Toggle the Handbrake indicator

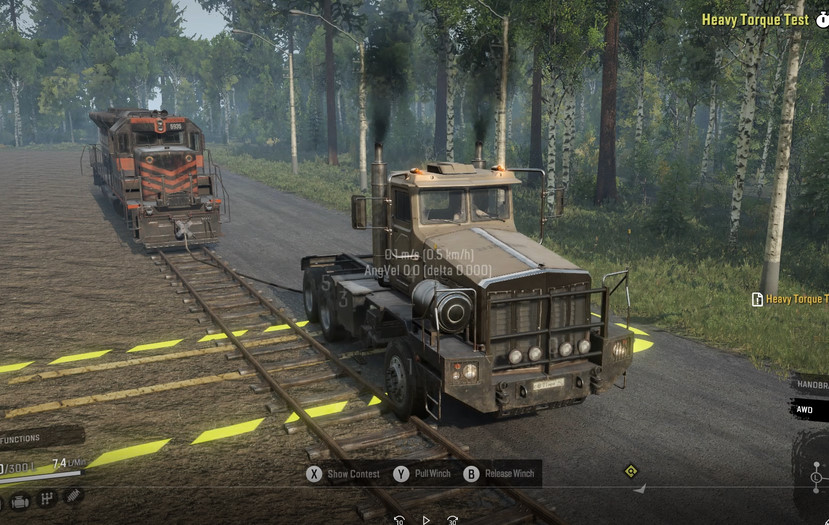tap(810, 384)
